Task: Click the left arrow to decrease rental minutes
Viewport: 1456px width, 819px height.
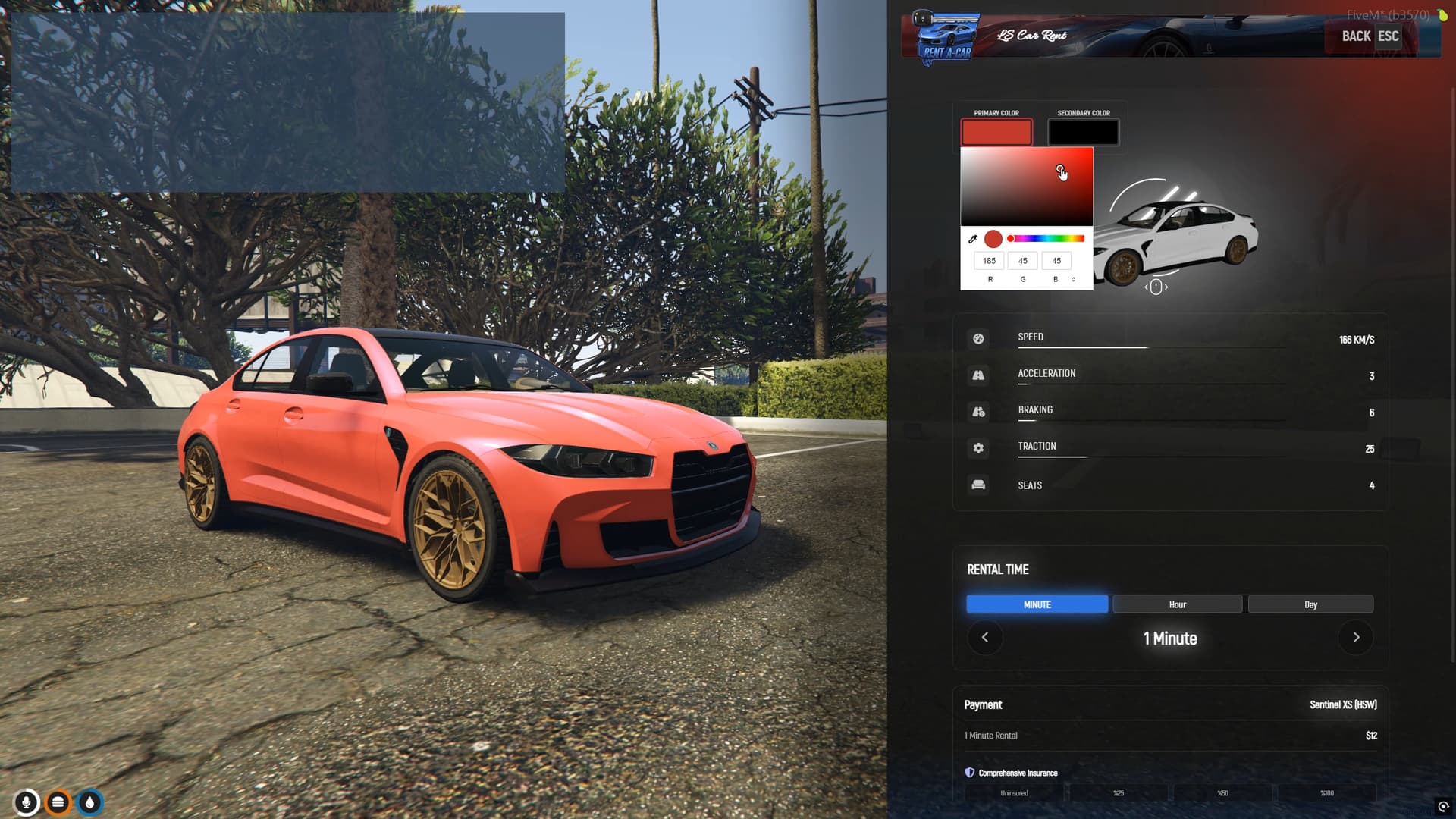Action: [x=985, y=638]
